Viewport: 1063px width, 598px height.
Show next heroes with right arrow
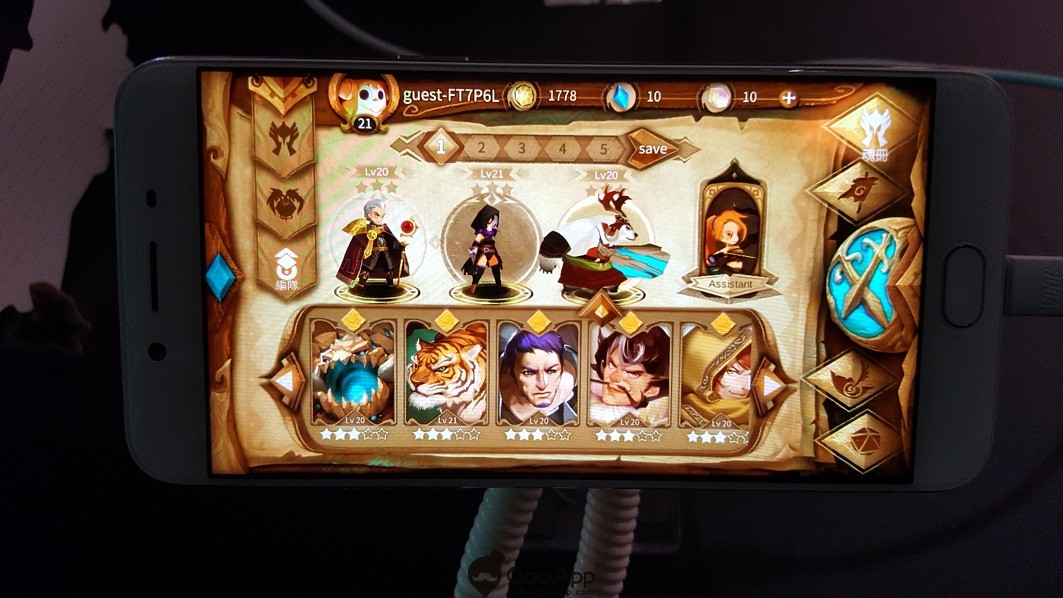tap(771, 383)
